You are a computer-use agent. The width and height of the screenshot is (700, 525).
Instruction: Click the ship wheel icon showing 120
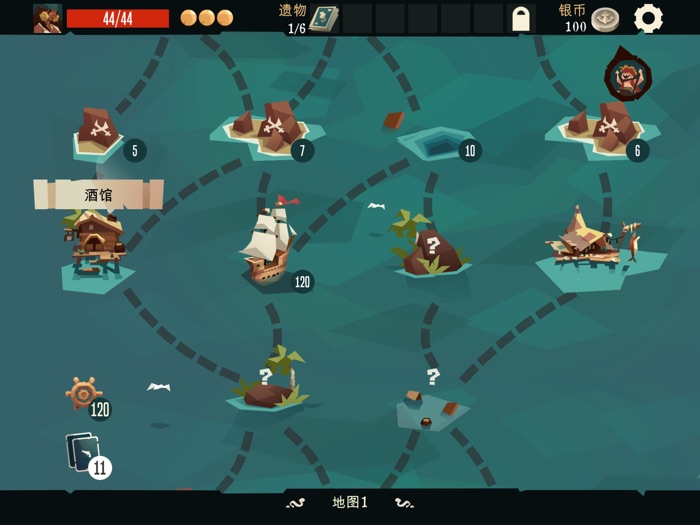pyautogui.click(x=84, y=393)
